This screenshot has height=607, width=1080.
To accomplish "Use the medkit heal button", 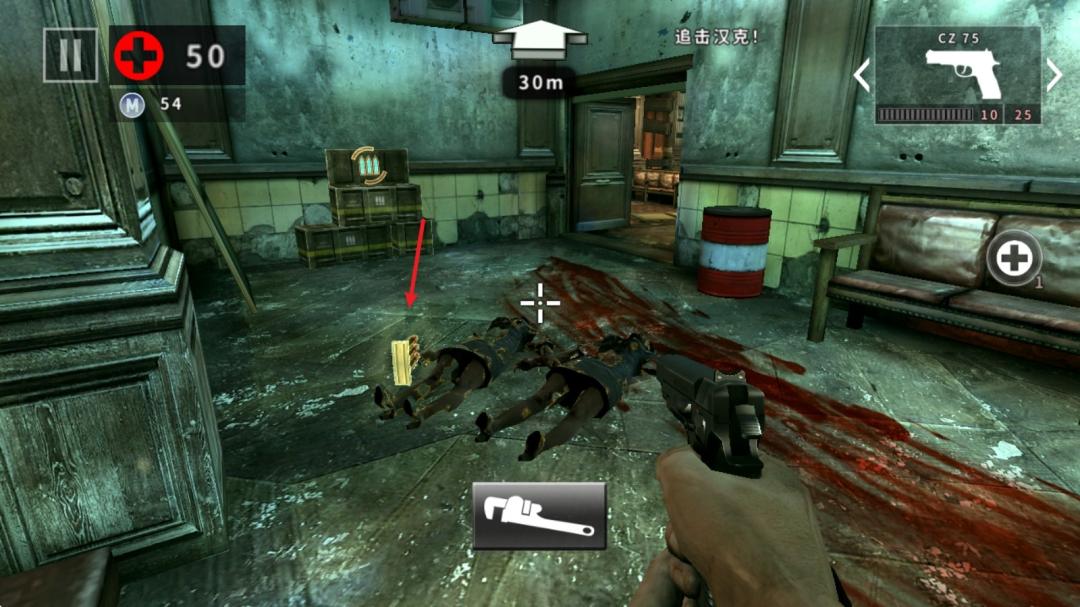I will 1014,260.
